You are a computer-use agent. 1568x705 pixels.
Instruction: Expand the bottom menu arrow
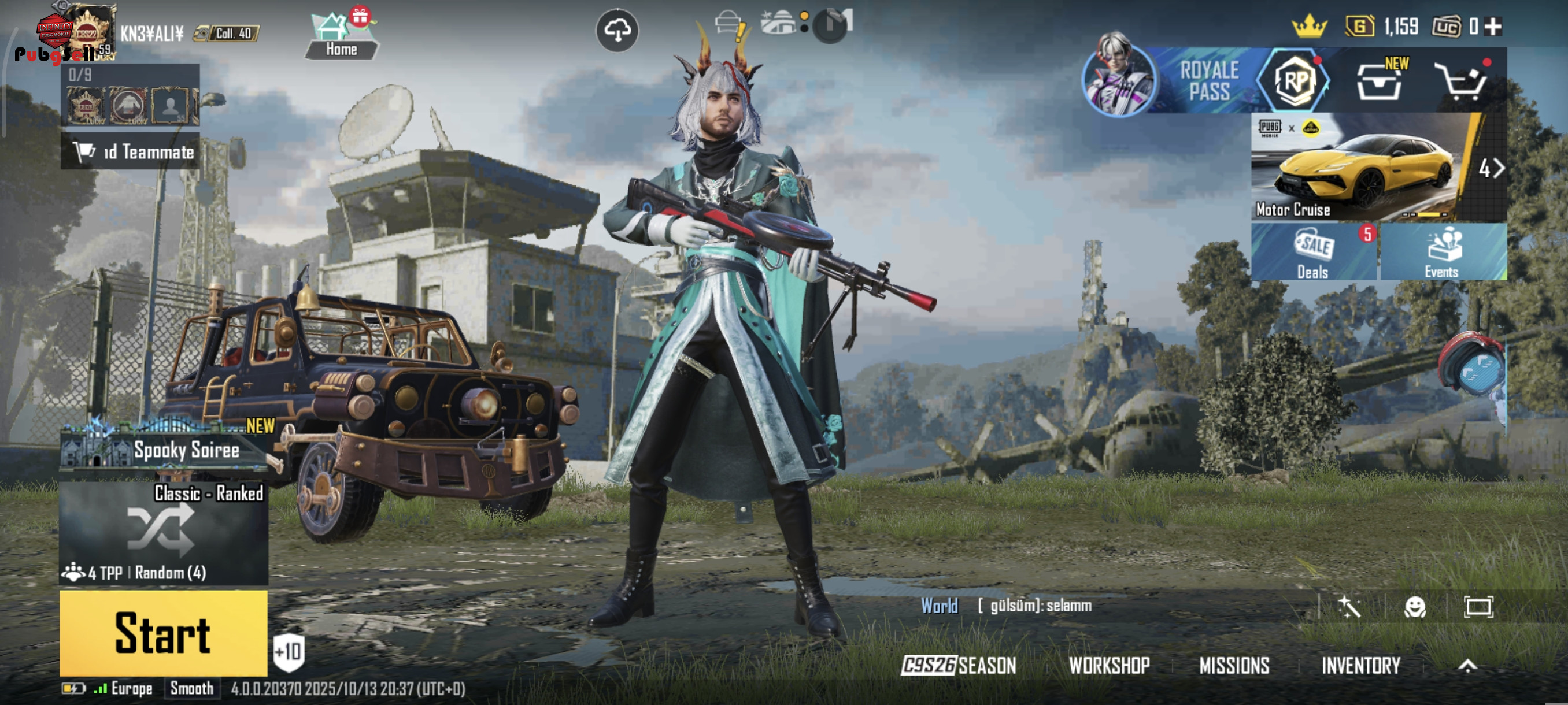pyautogui.click(x=1467, y=666)
